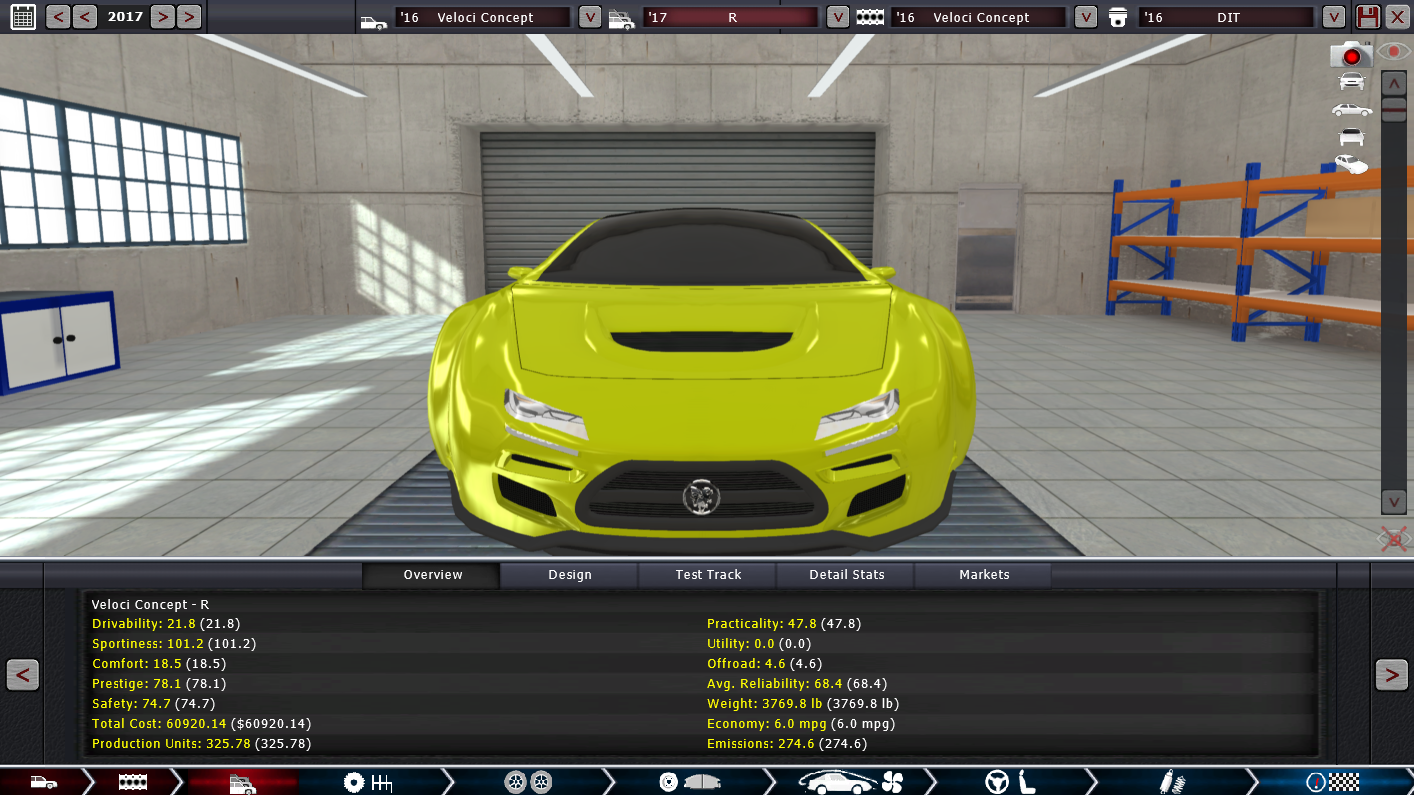Go to the next page with right arrow
The height and width of the screenshot is (795, 1414).
1391,675
